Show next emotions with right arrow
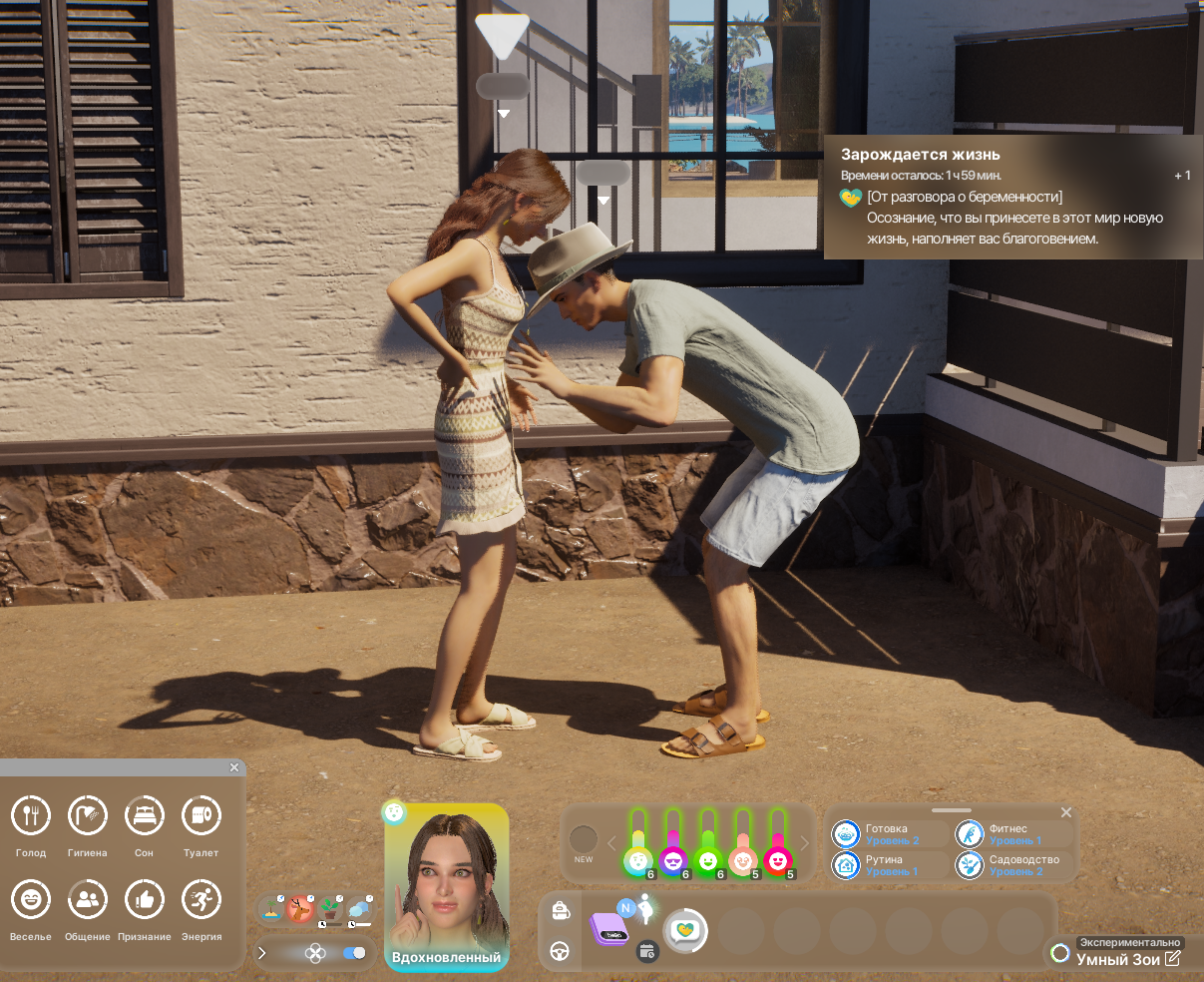1204x982 pixels. [x=805, y=844]
